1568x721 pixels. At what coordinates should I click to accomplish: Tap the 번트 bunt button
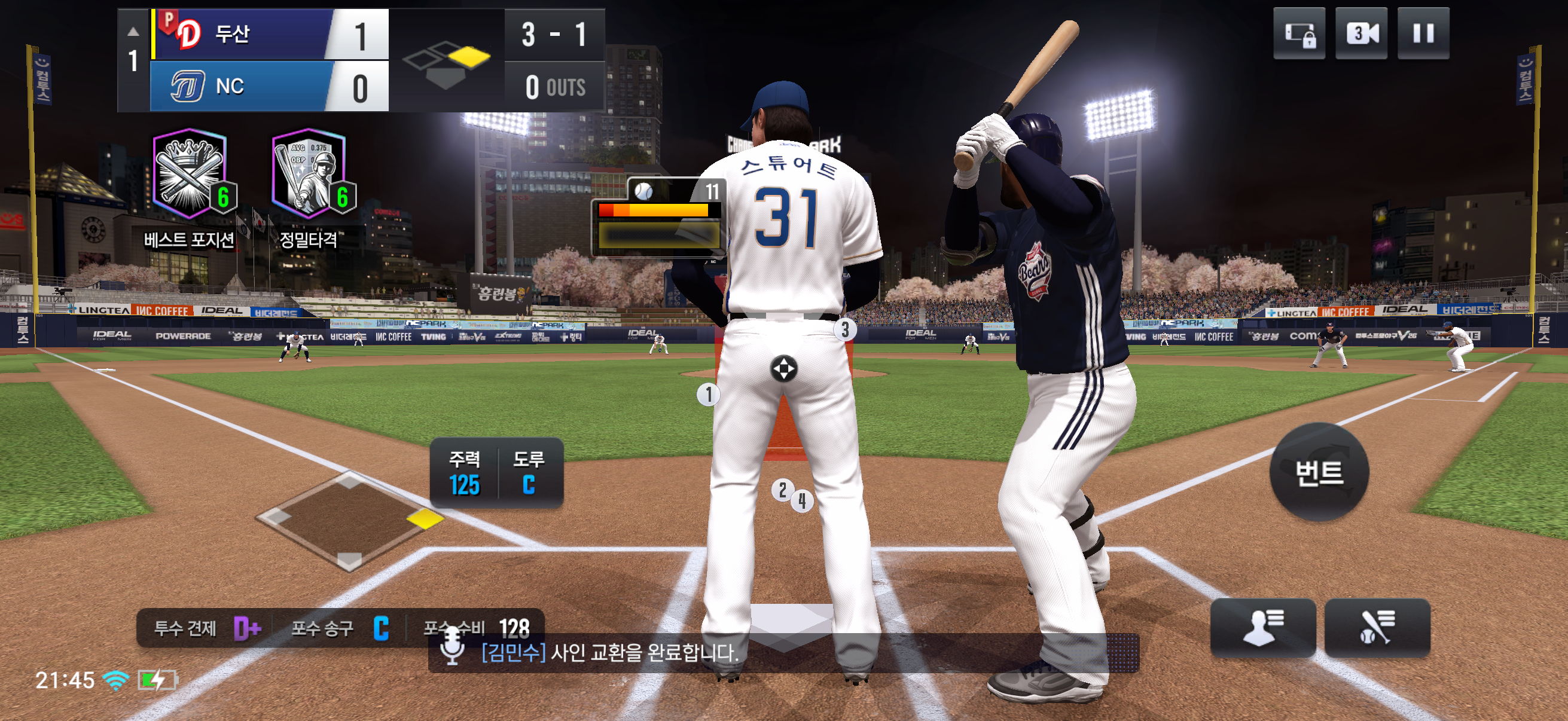(x=1319, y=472)
